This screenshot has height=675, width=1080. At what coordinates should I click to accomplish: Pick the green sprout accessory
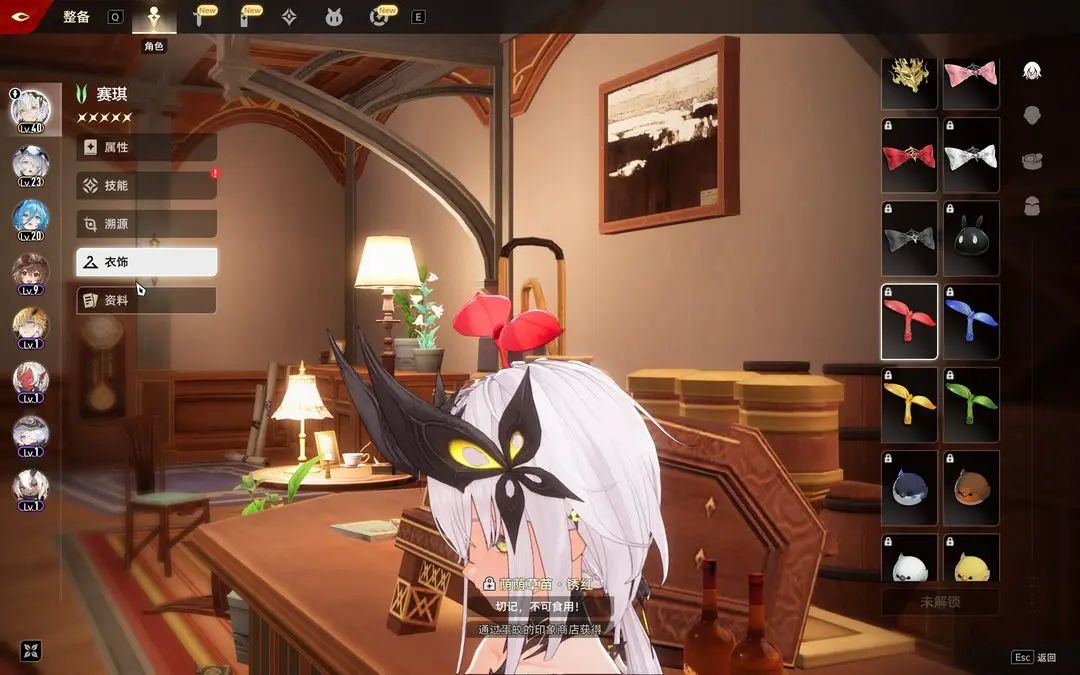(971, 404)
